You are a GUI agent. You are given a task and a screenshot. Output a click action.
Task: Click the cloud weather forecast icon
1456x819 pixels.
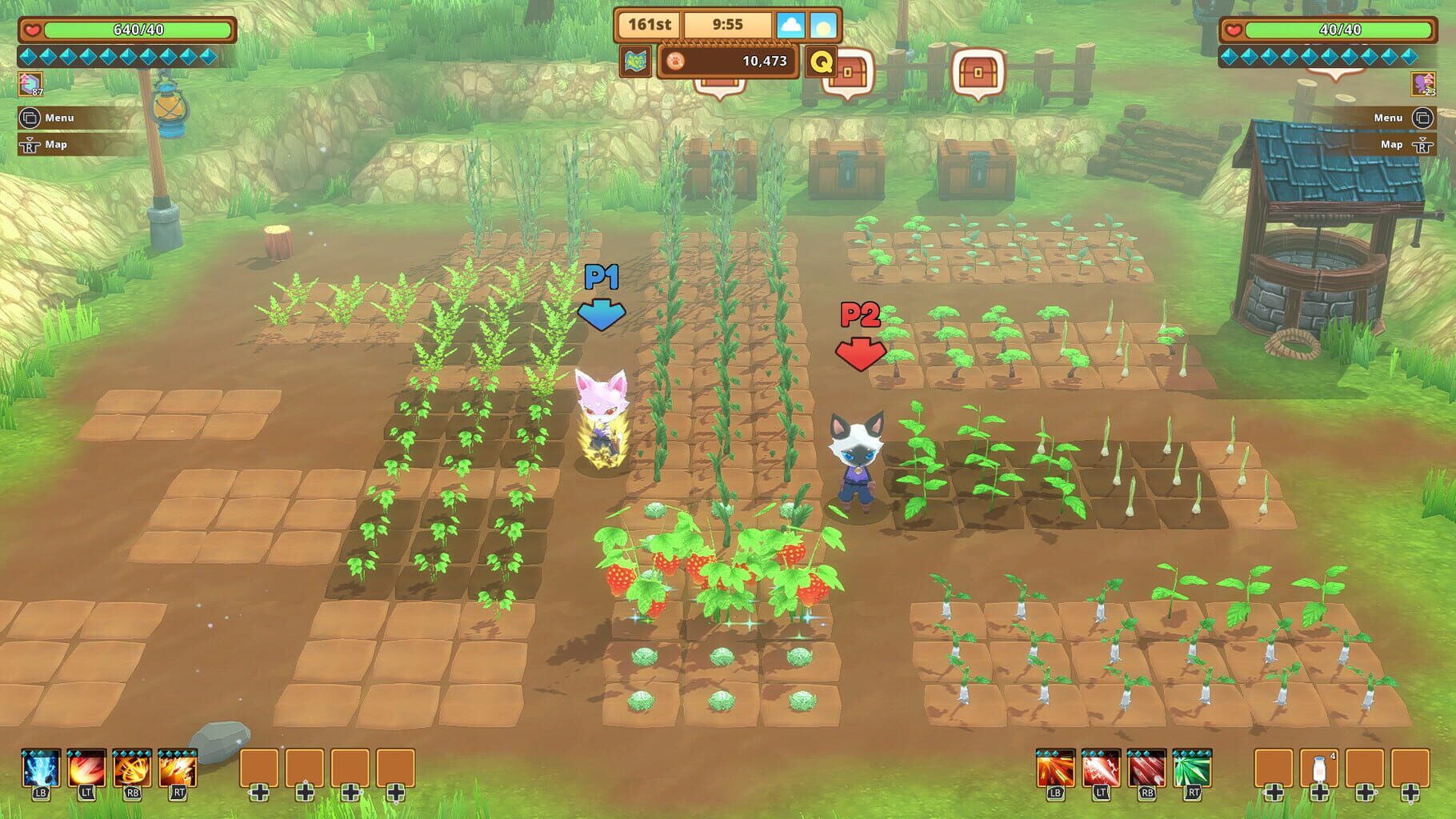tap(791, 26)
